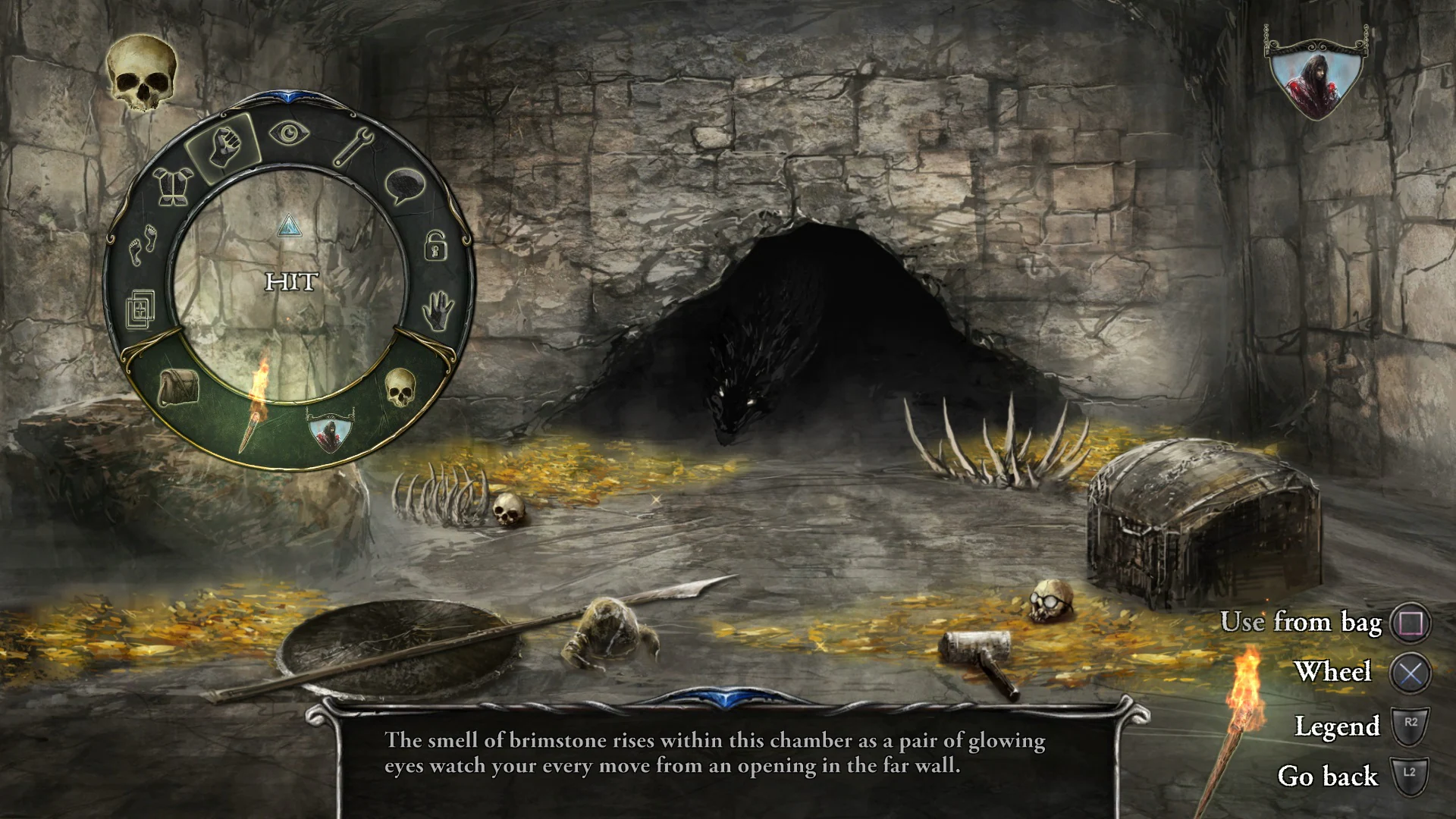
Task: Open the map tiles icon on the wheel
Action: coord(140,309)
